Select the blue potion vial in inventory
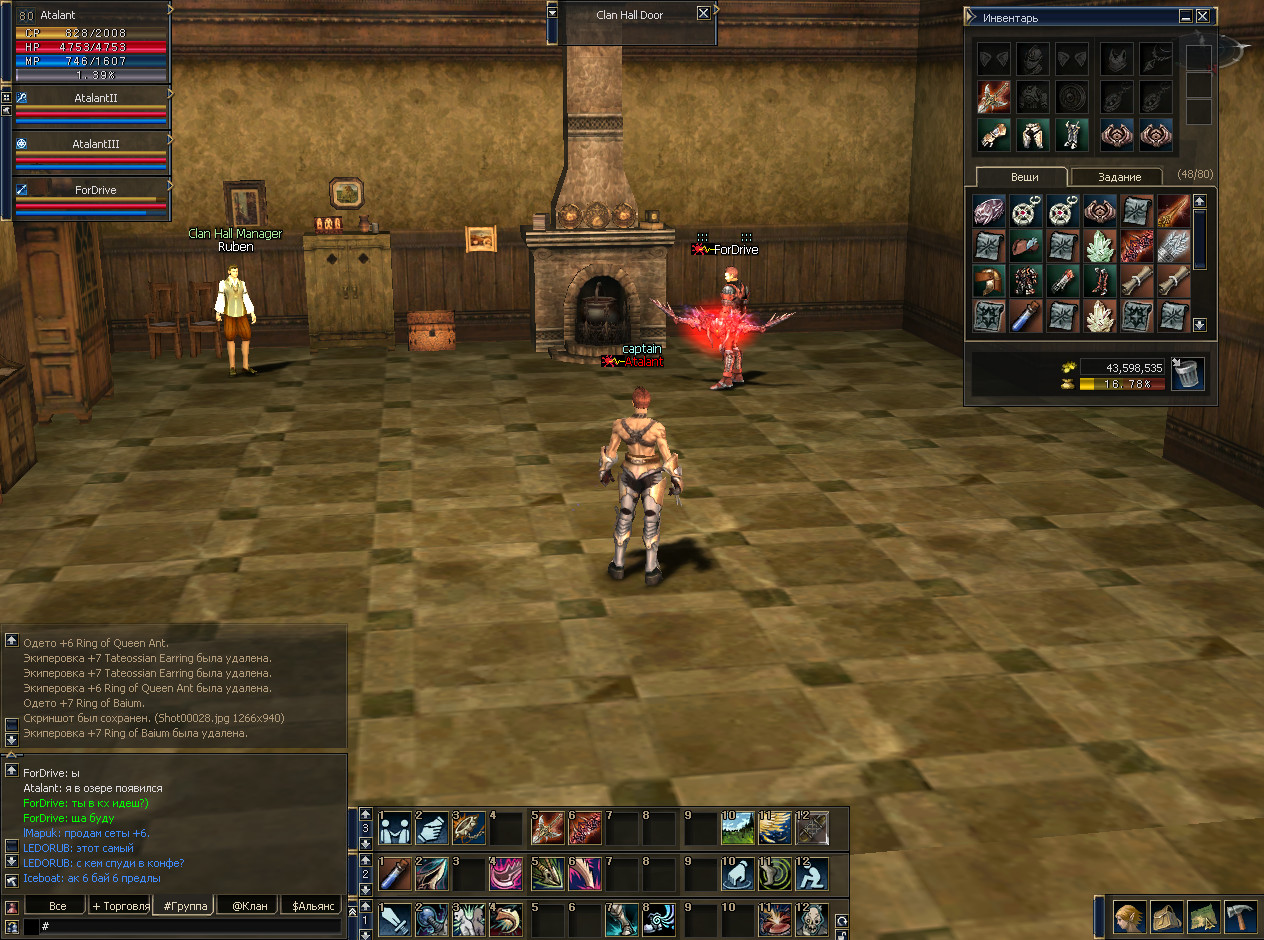The width and height of the screenshot is (1264, 940). [x=1026, y=317]
